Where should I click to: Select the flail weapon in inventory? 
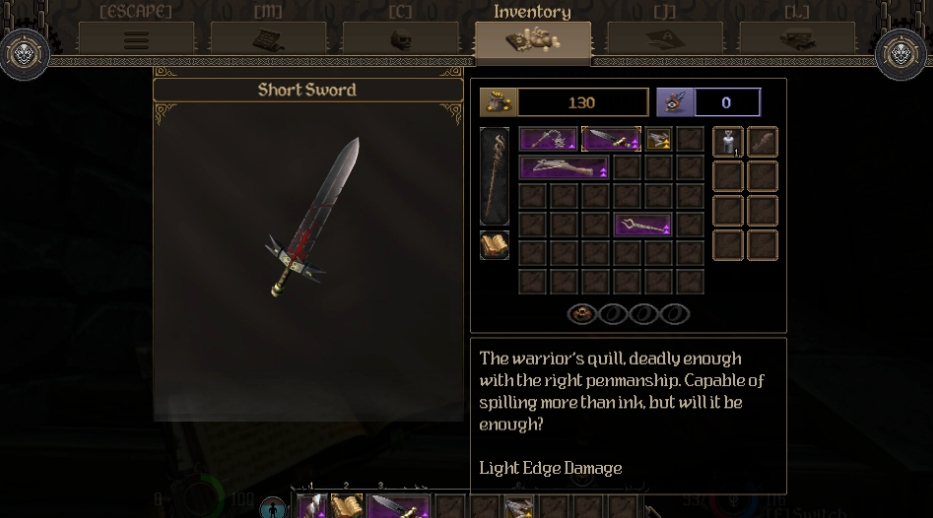pos(548,139)
